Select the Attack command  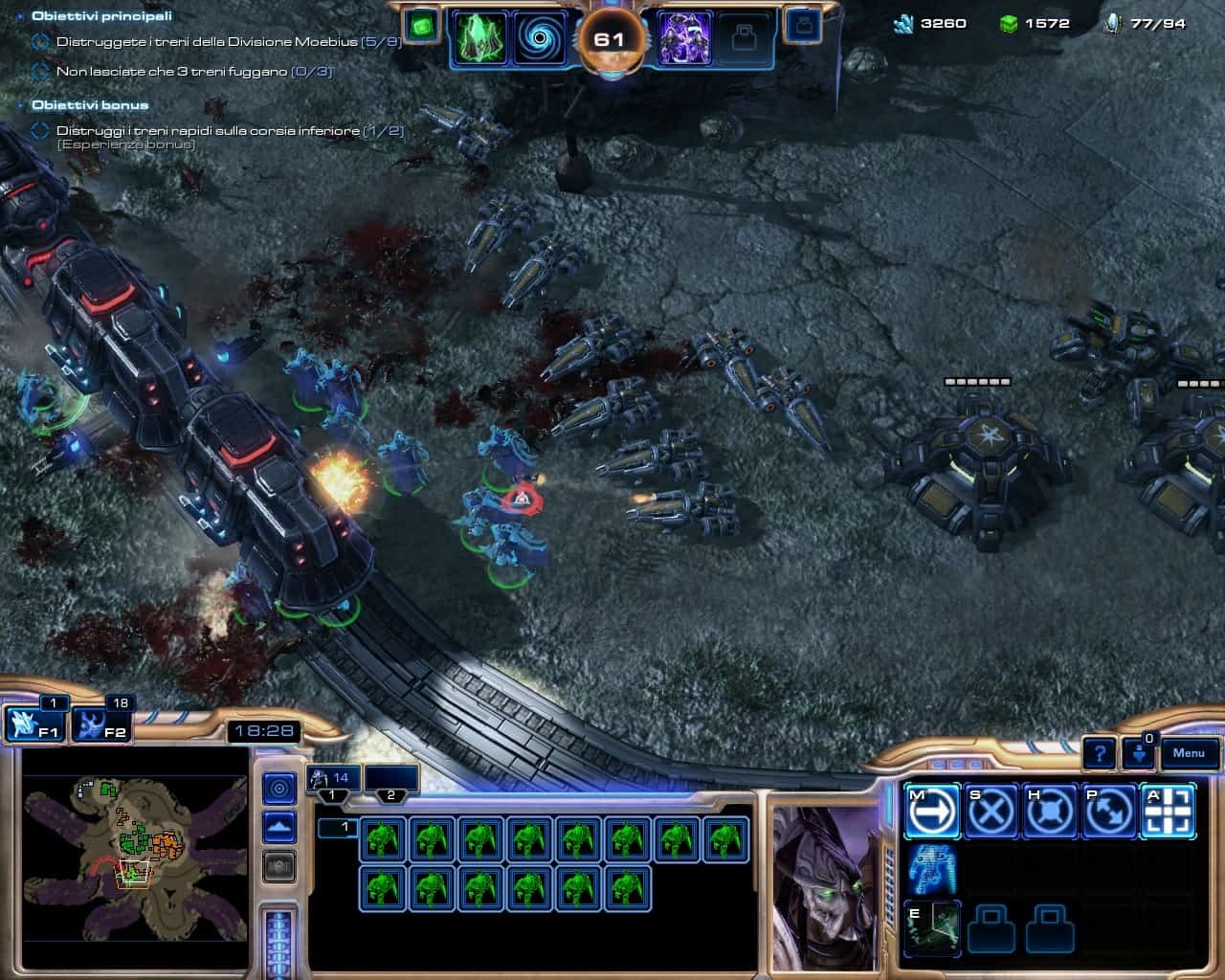click(x=1169, y=813)
